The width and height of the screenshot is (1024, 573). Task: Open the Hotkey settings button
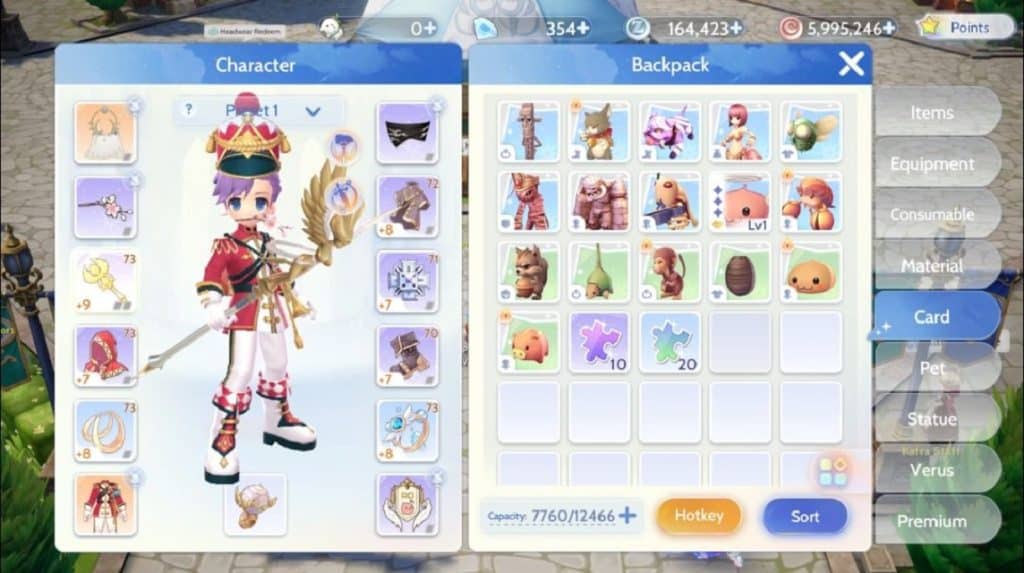(699, 516)
